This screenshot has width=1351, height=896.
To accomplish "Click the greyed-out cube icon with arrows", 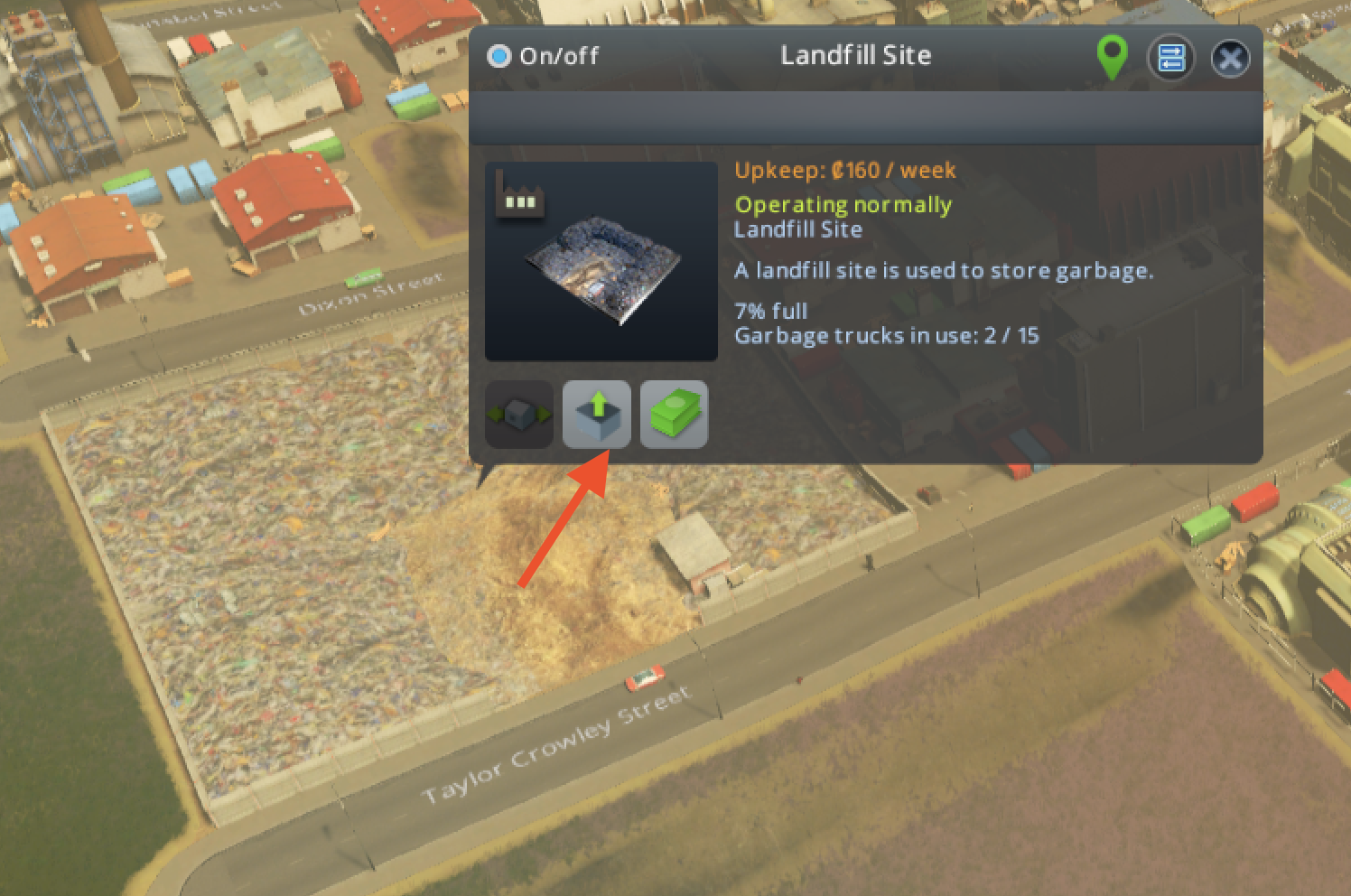I will (x=519, y=415).
